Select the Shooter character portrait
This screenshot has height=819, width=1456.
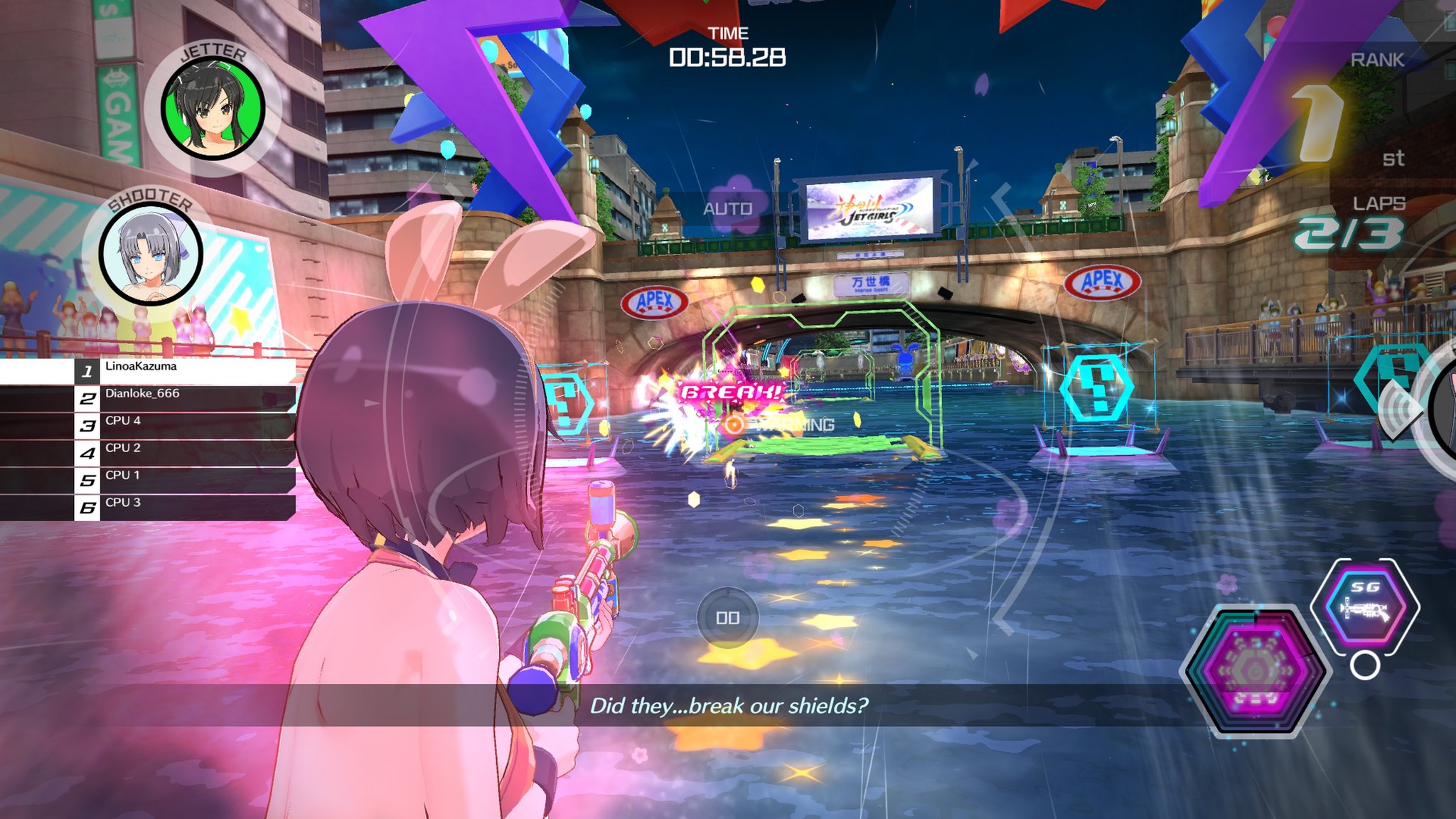click(x=151, y=253)
